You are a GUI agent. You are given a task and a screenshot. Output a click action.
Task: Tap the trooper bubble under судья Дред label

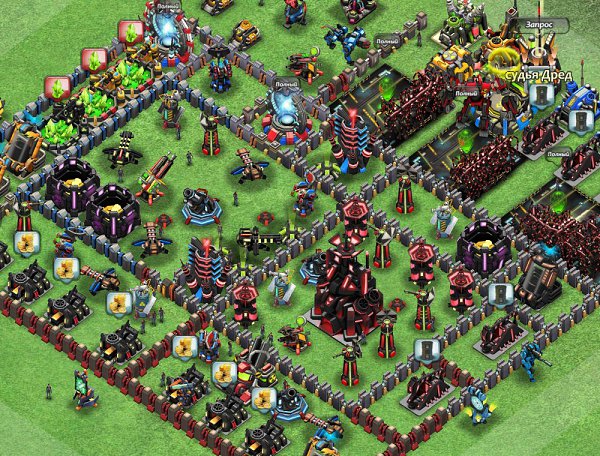point(541,95)
